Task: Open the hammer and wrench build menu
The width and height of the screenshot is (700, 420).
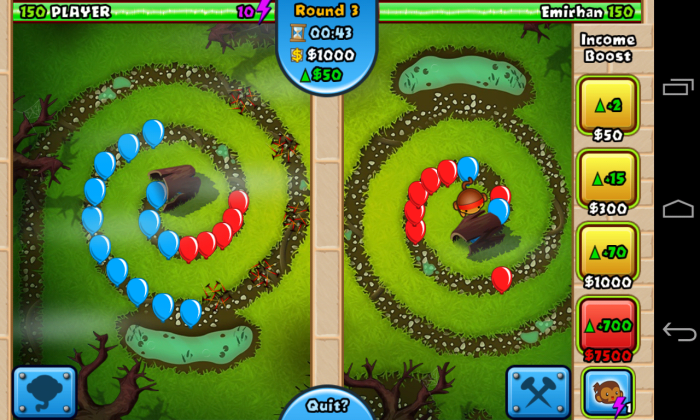Action: tap(538, 391)
